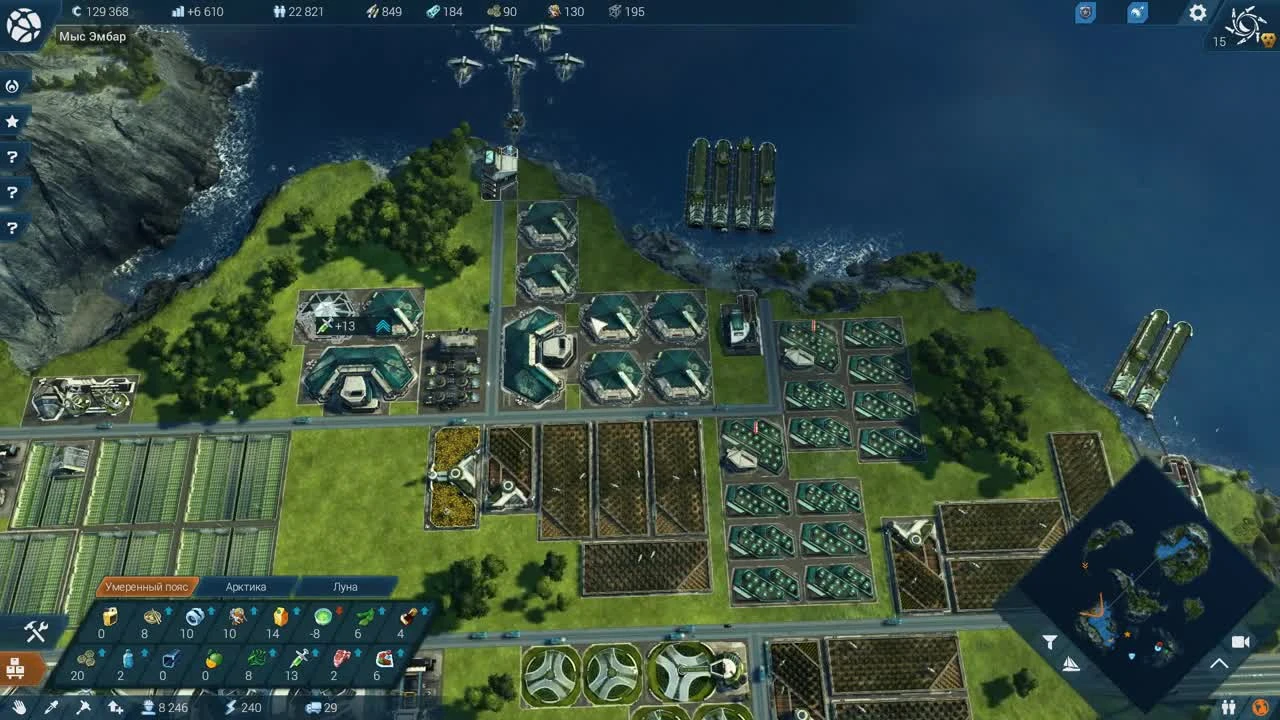
Task: Select the demolition pickaxe tool
Action: click(x=82, y=706)
